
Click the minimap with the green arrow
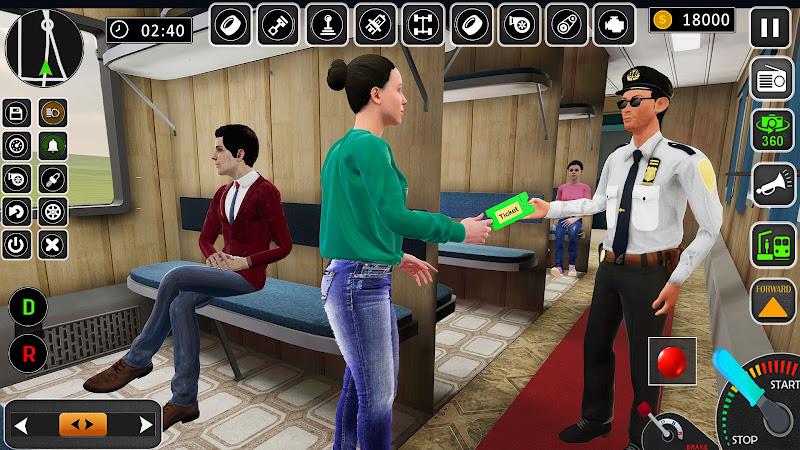(x=43, y=46)
